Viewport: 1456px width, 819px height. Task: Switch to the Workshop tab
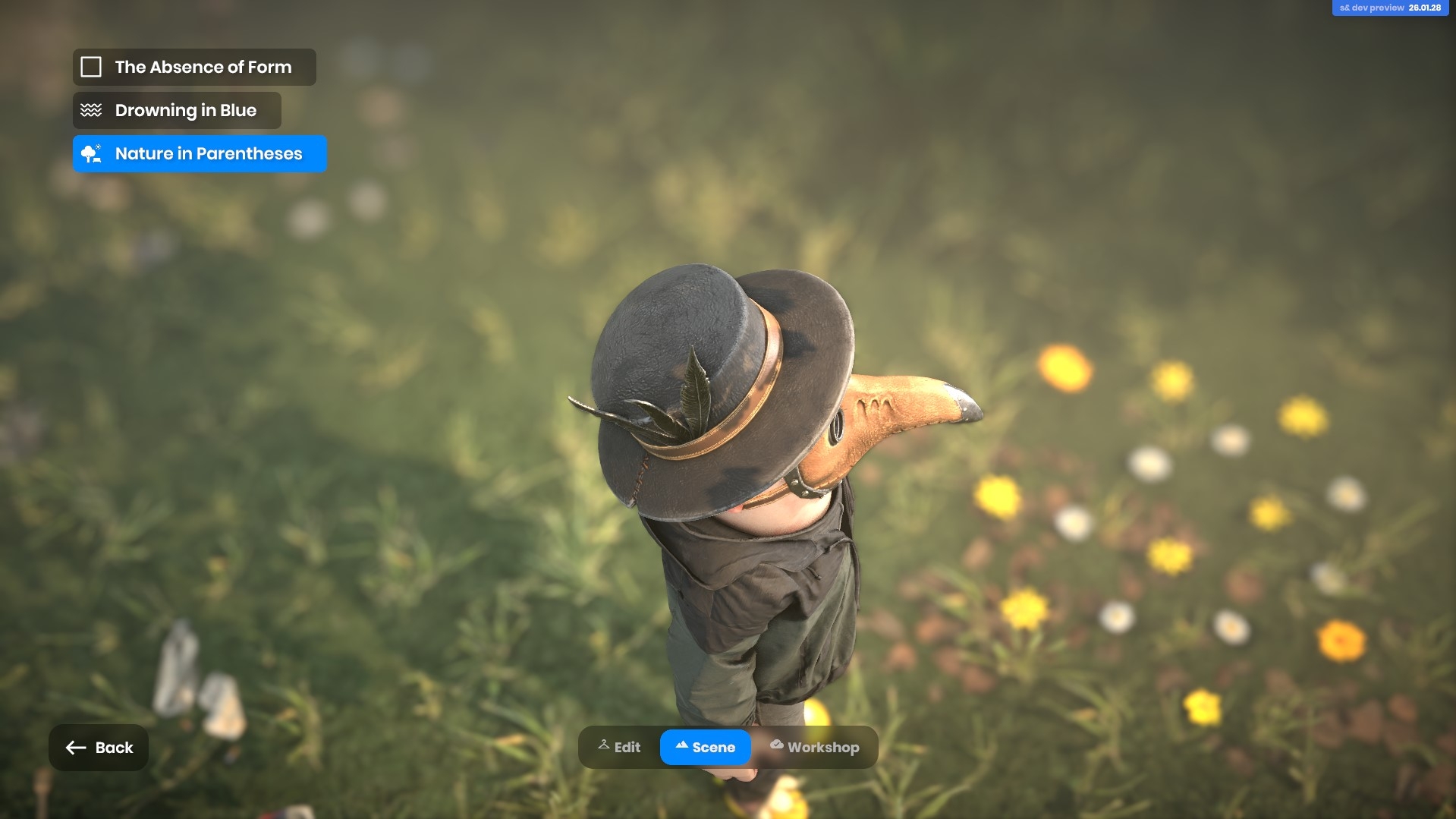[814, 748]
